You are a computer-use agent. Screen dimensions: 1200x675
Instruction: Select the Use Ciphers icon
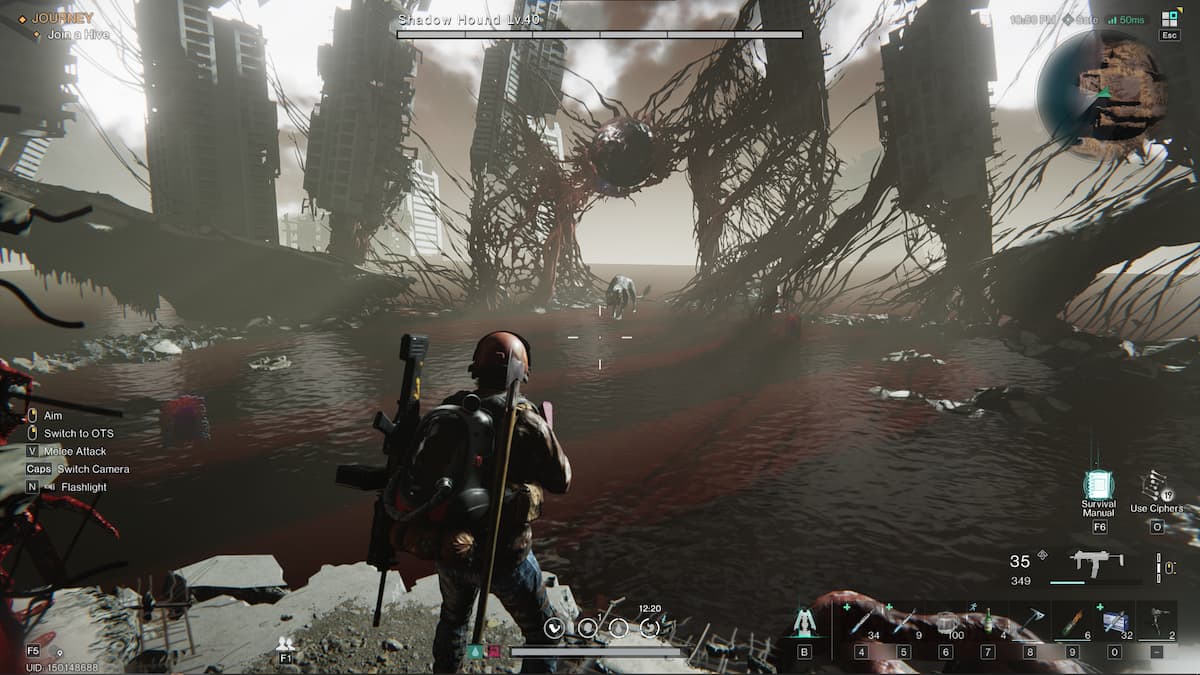1155,486
